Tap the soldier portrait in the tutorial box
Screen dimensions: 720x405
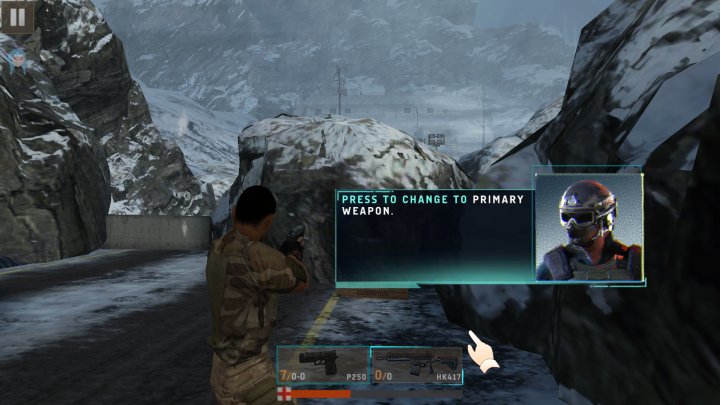pos(588,227)
